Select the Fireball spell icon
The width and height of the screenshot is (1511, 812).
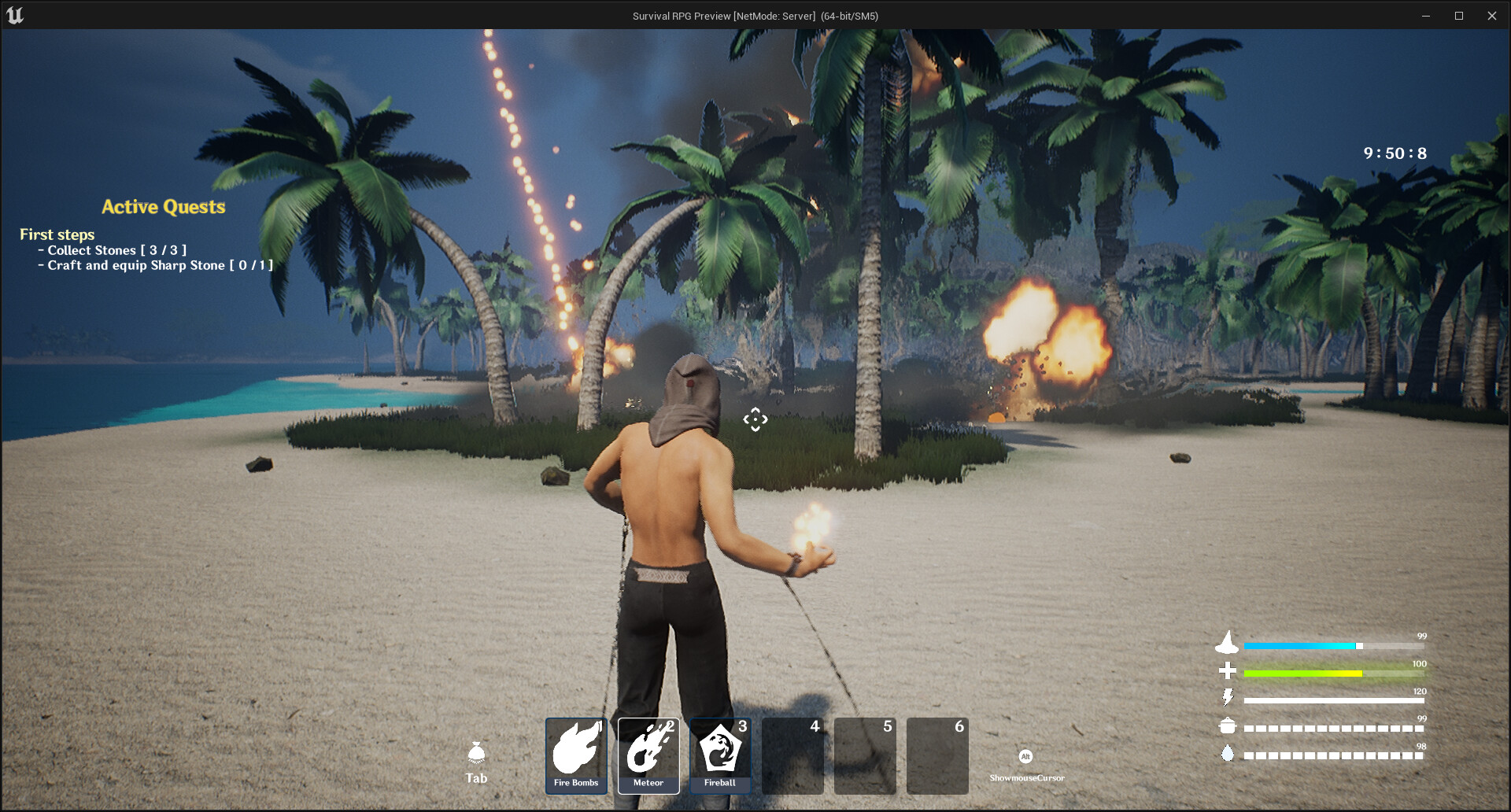click(720, 754)
